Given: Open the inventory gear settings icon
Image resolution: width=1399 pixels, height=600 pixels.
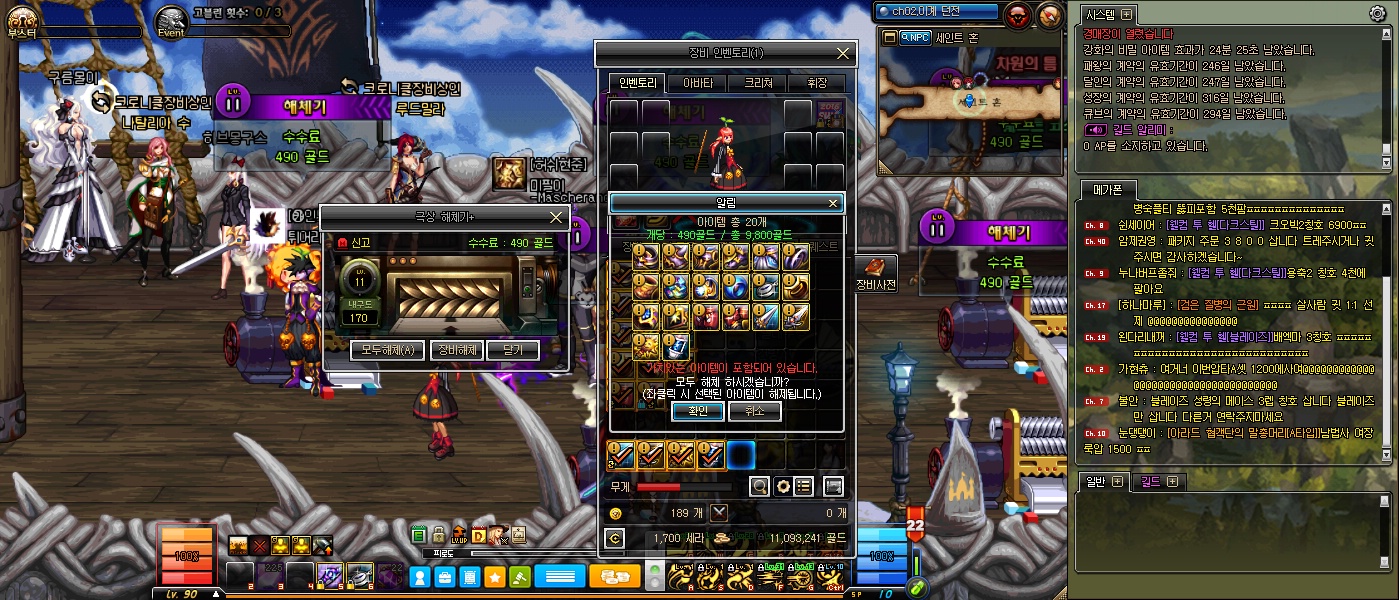Looking at the screenshot, I should tap(783, 486).
